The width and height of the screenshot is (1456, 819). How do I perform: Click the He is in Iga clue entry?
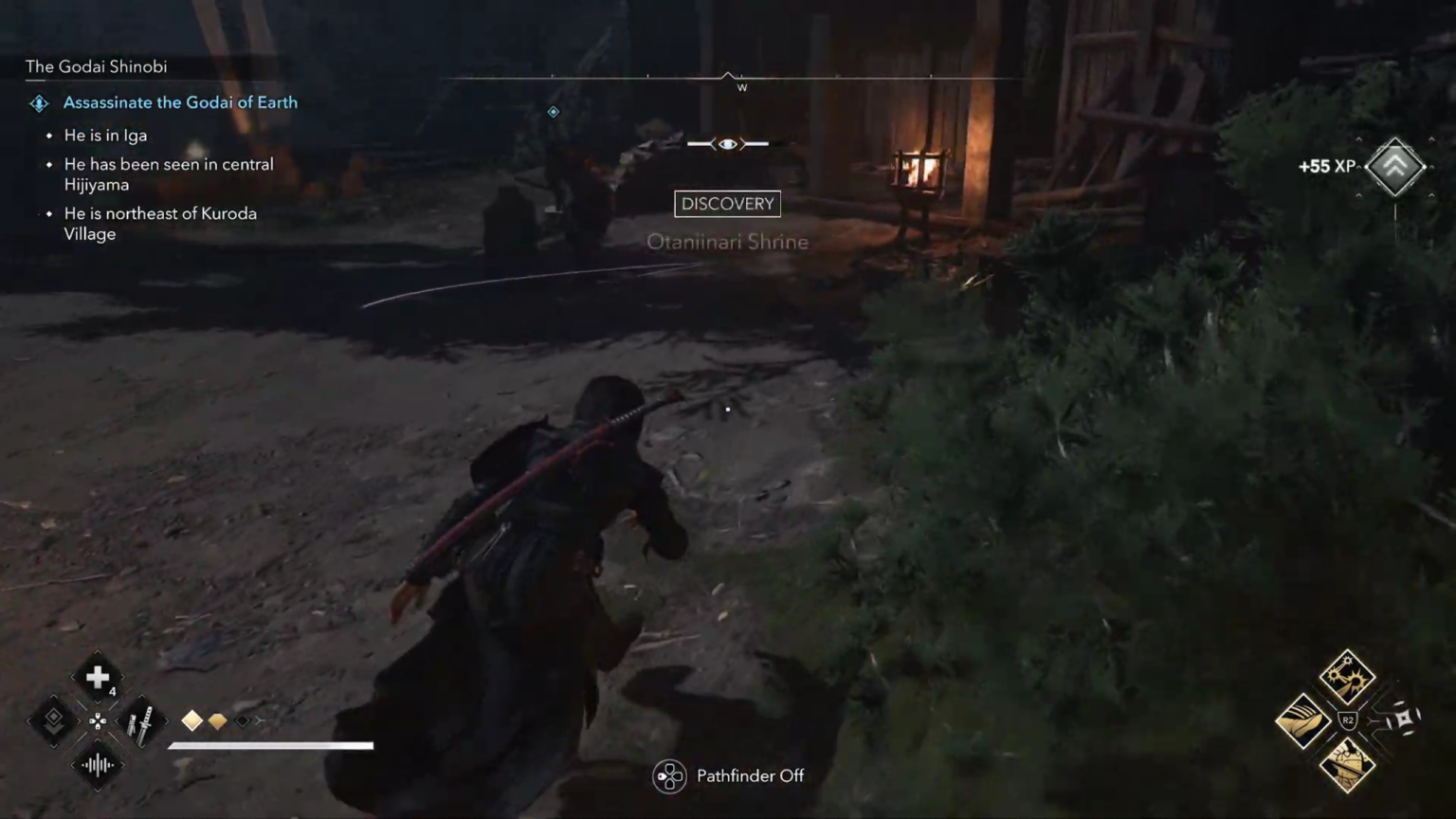click(x=105, y=136)
